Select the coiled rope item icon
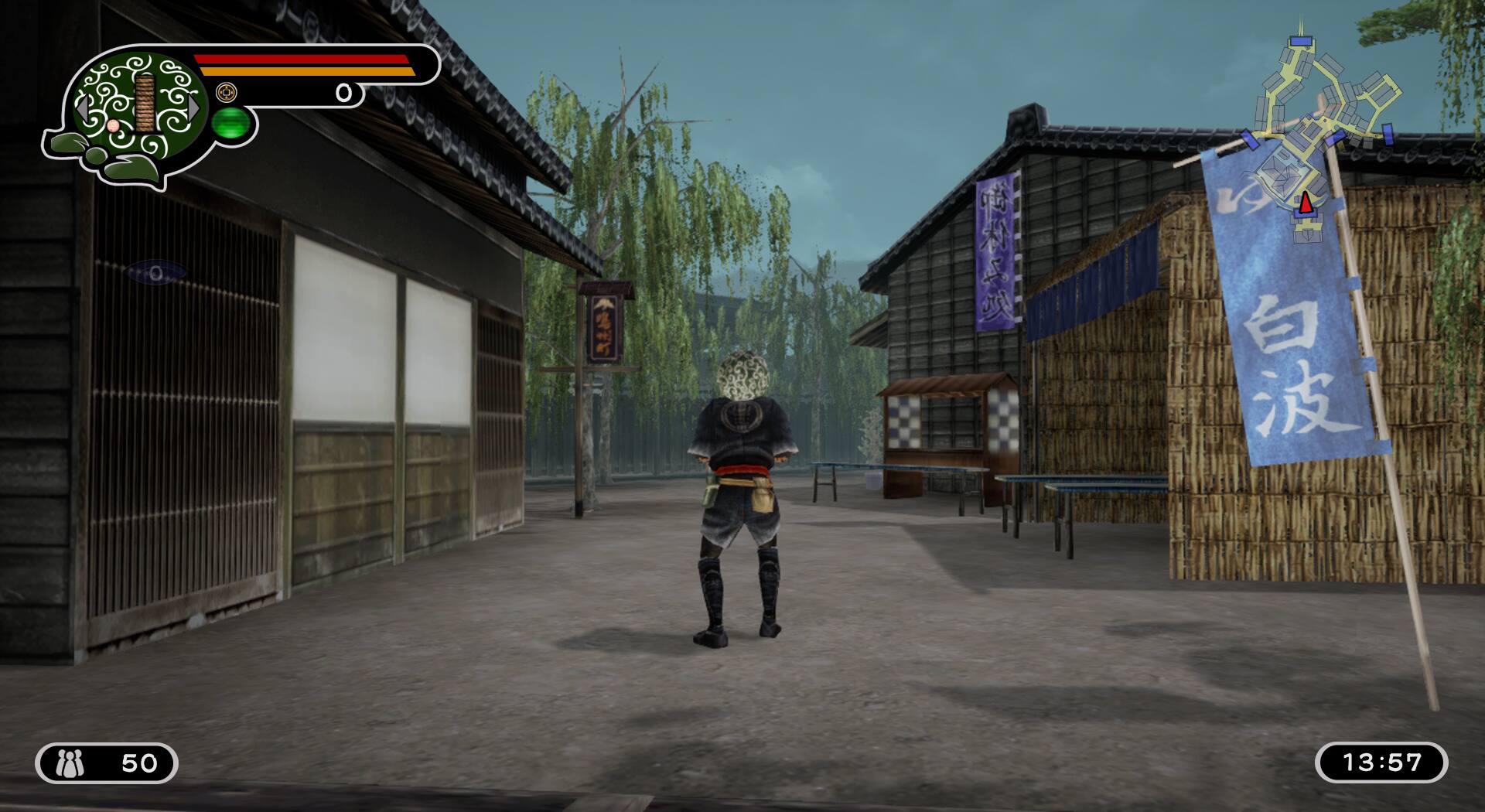 pos(145,103)
